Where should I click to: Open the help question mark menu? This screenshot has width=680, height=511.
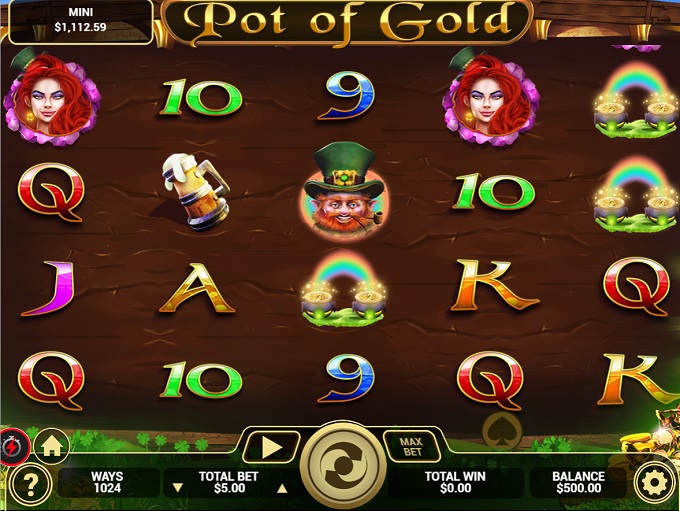tap(31, 485)
